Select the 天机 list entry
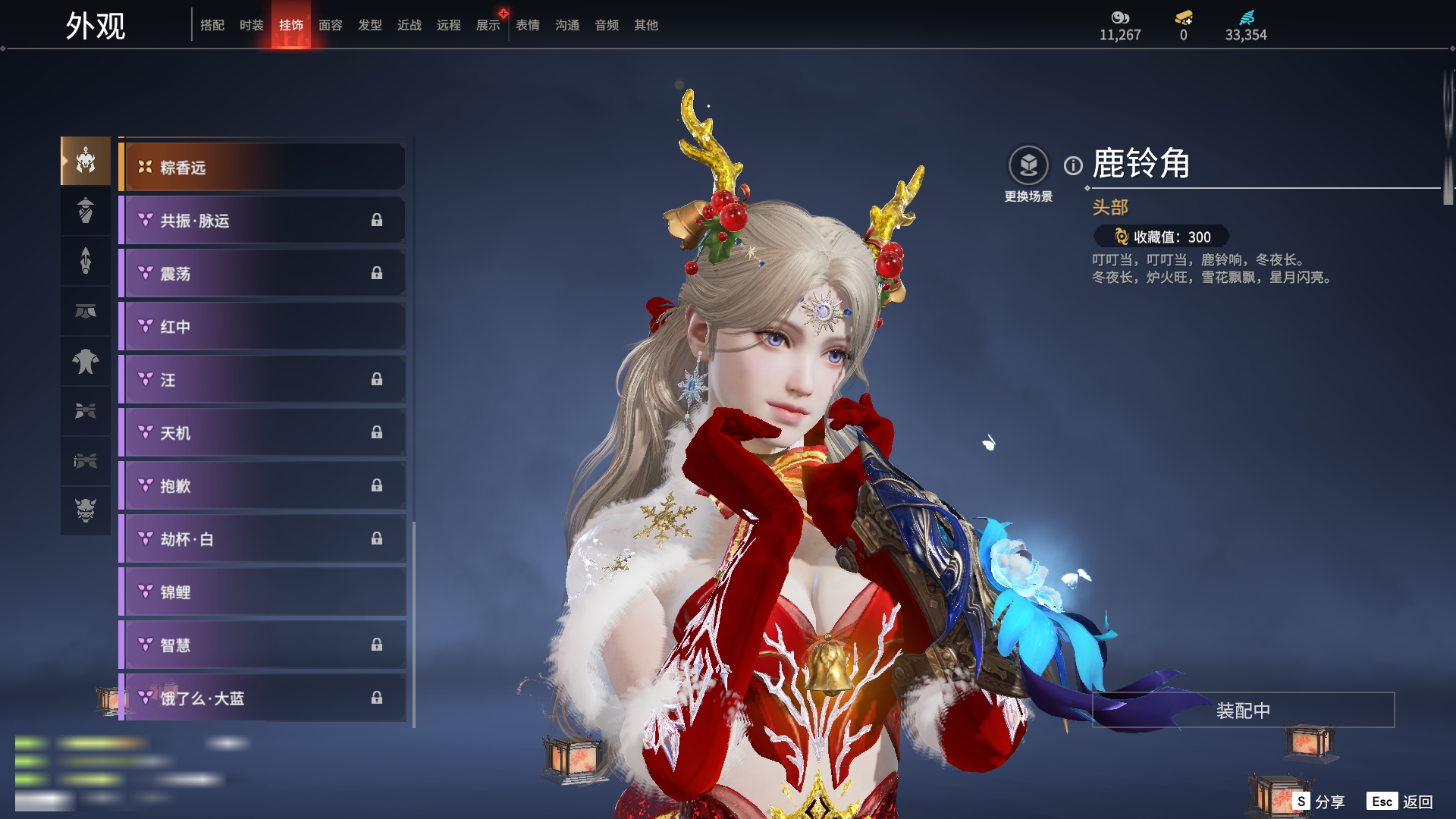1456x819 pixels. click(262, 433)
